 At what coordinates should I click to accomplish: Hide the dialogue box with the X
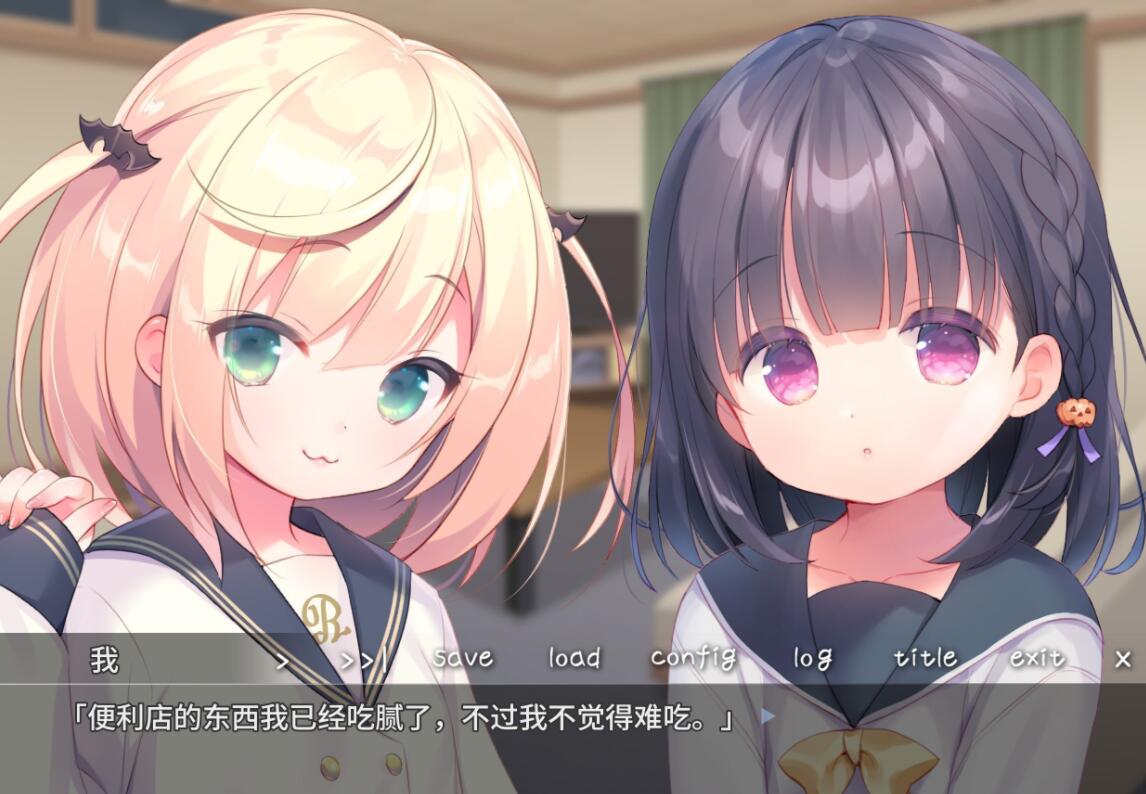pyautogui.click(x=1123, y=659)
